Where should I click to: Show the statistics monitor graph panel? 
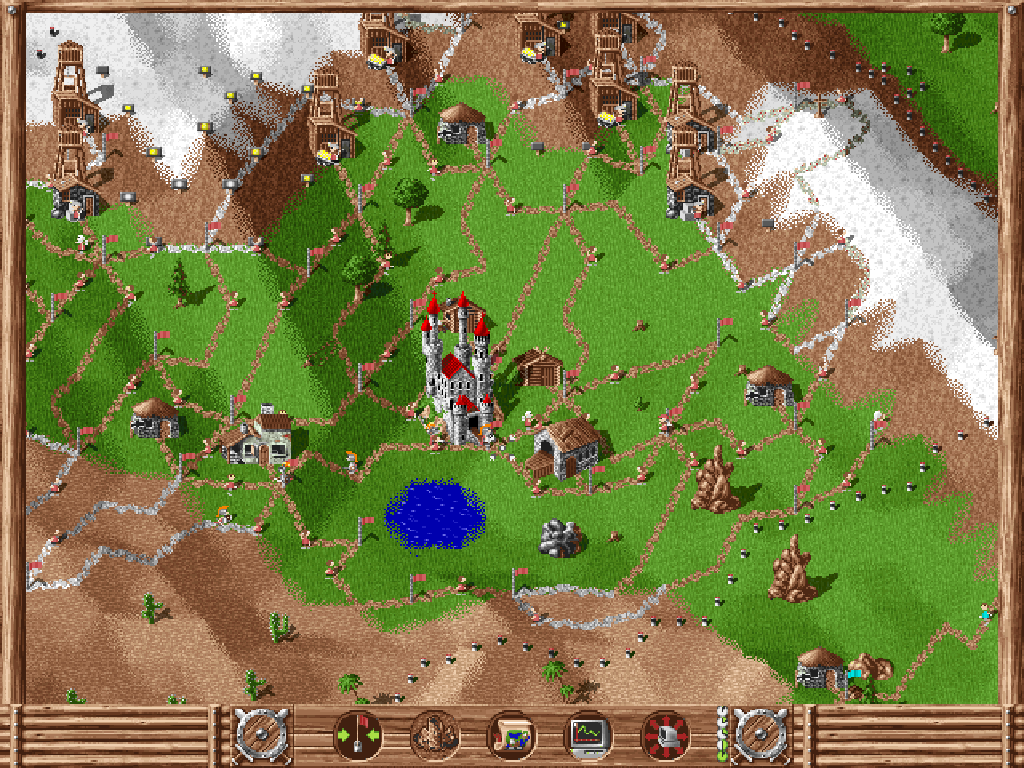[x=588, y=737]
